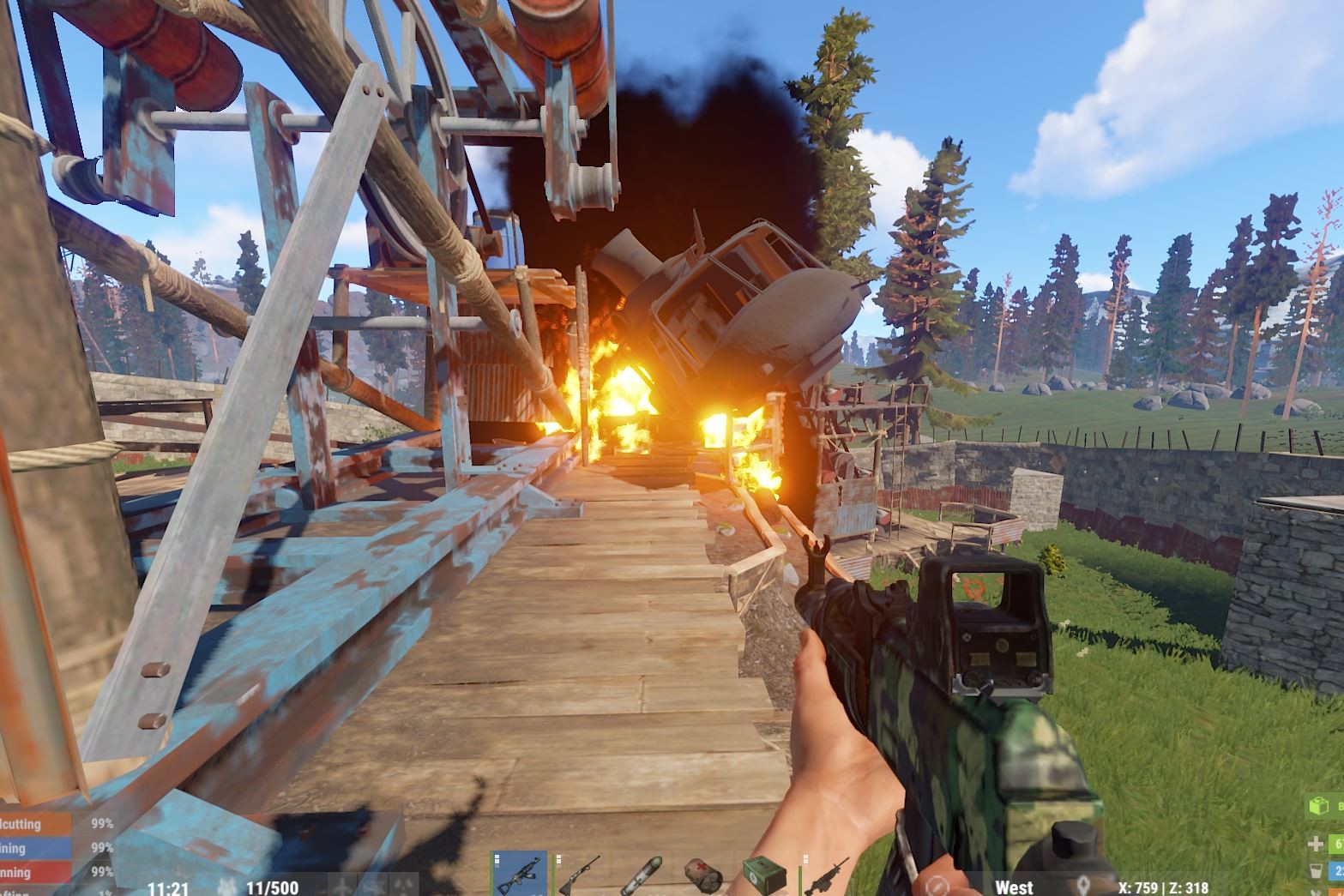Equip the bolt-action rifle from the hotbar
Screen dimensions: 1344x896
[579, 875]
